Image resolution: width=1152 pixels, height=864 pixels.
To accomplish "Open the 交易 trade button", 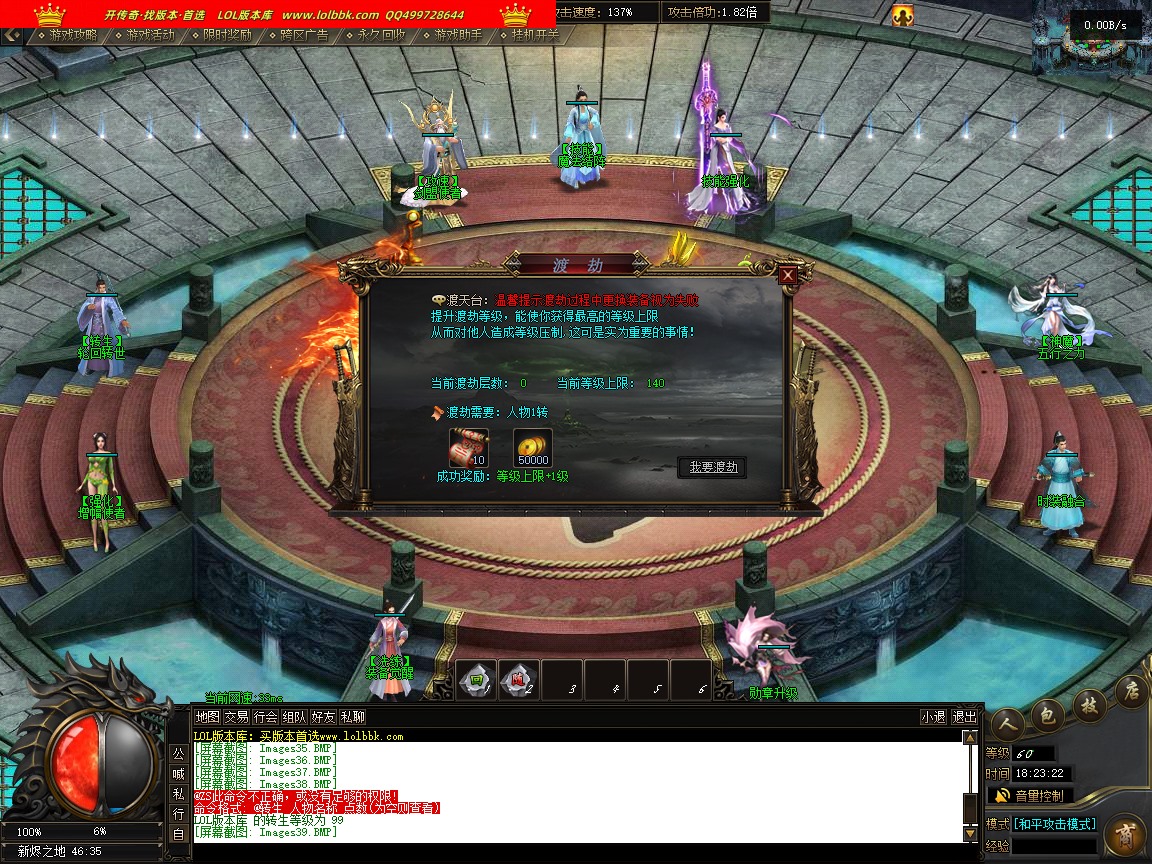I will point(236,717).
